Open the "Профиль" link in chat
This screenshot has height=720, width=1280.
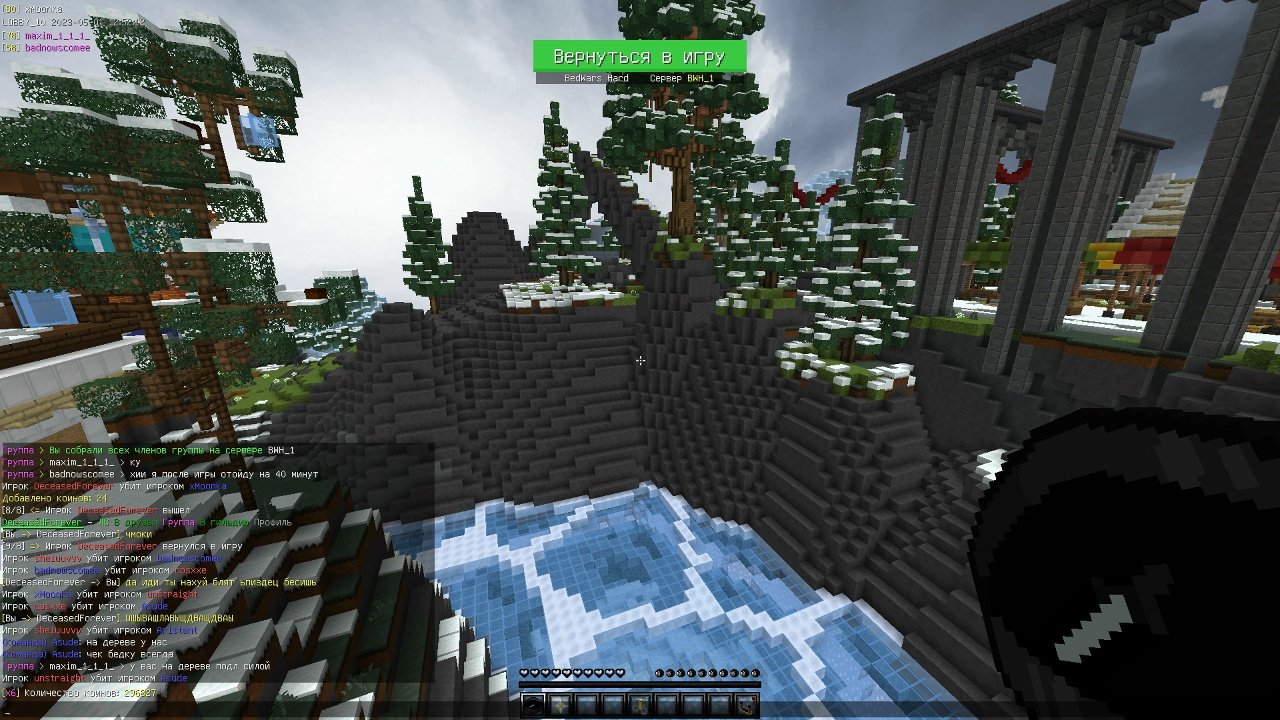pos(273,522)
